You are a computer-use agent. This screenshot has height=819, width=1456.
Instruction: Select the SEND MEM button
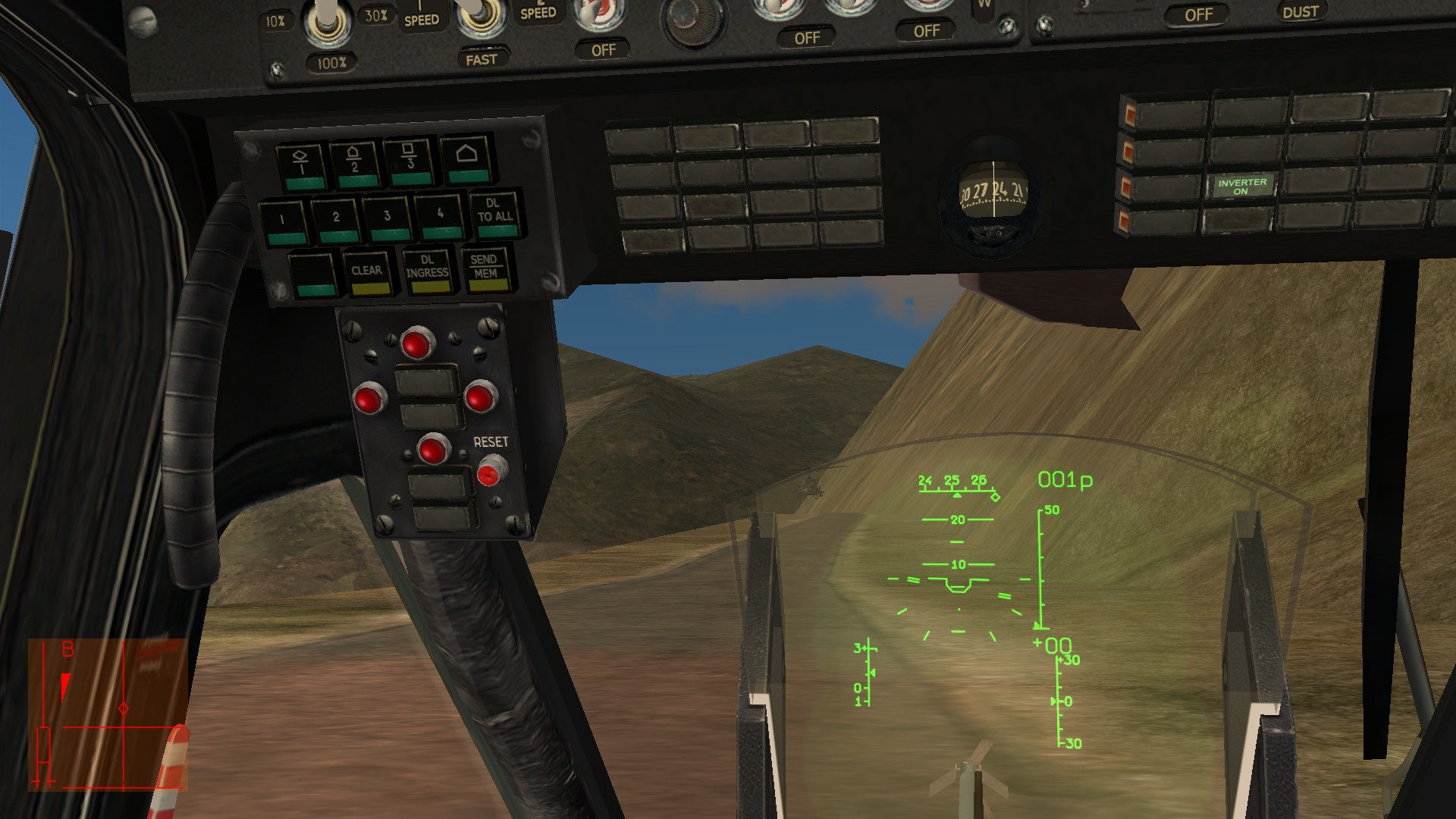coord(484,268)
